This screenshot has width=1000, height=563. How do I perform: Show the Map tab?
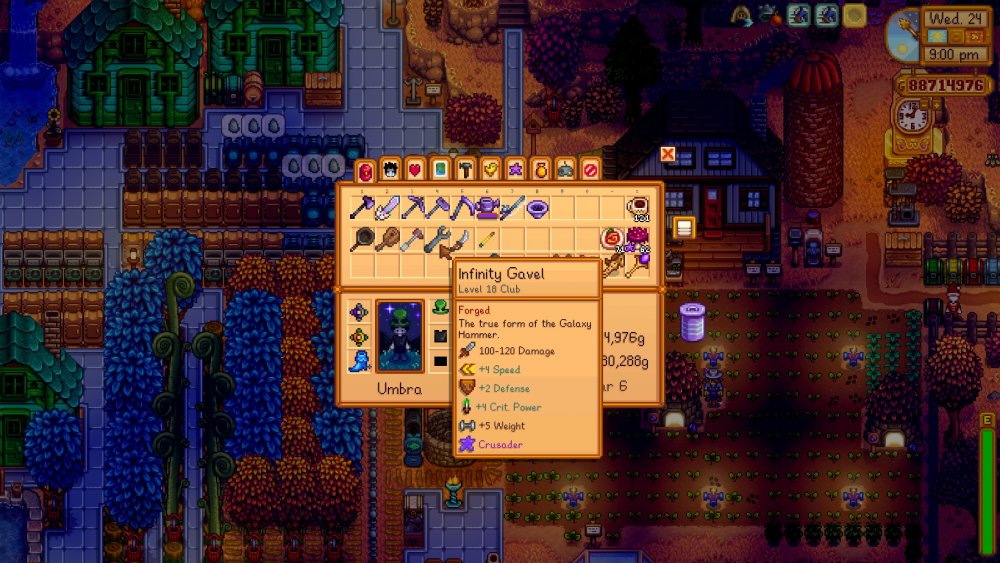(x=440, y=169)
